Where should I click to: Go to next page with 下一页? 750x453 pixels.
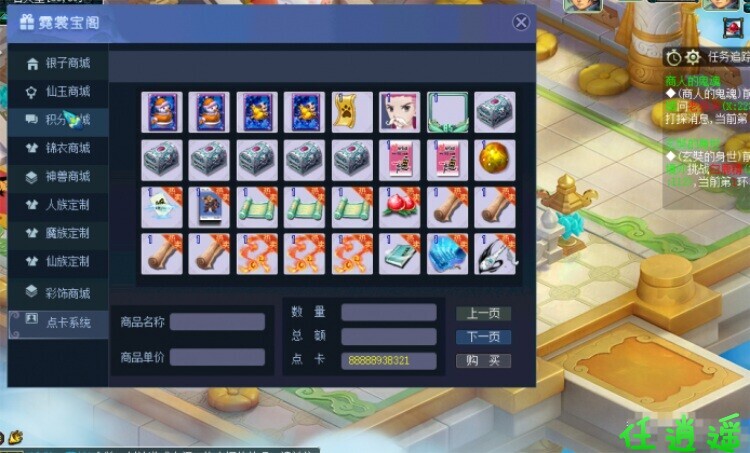point(484,337)
